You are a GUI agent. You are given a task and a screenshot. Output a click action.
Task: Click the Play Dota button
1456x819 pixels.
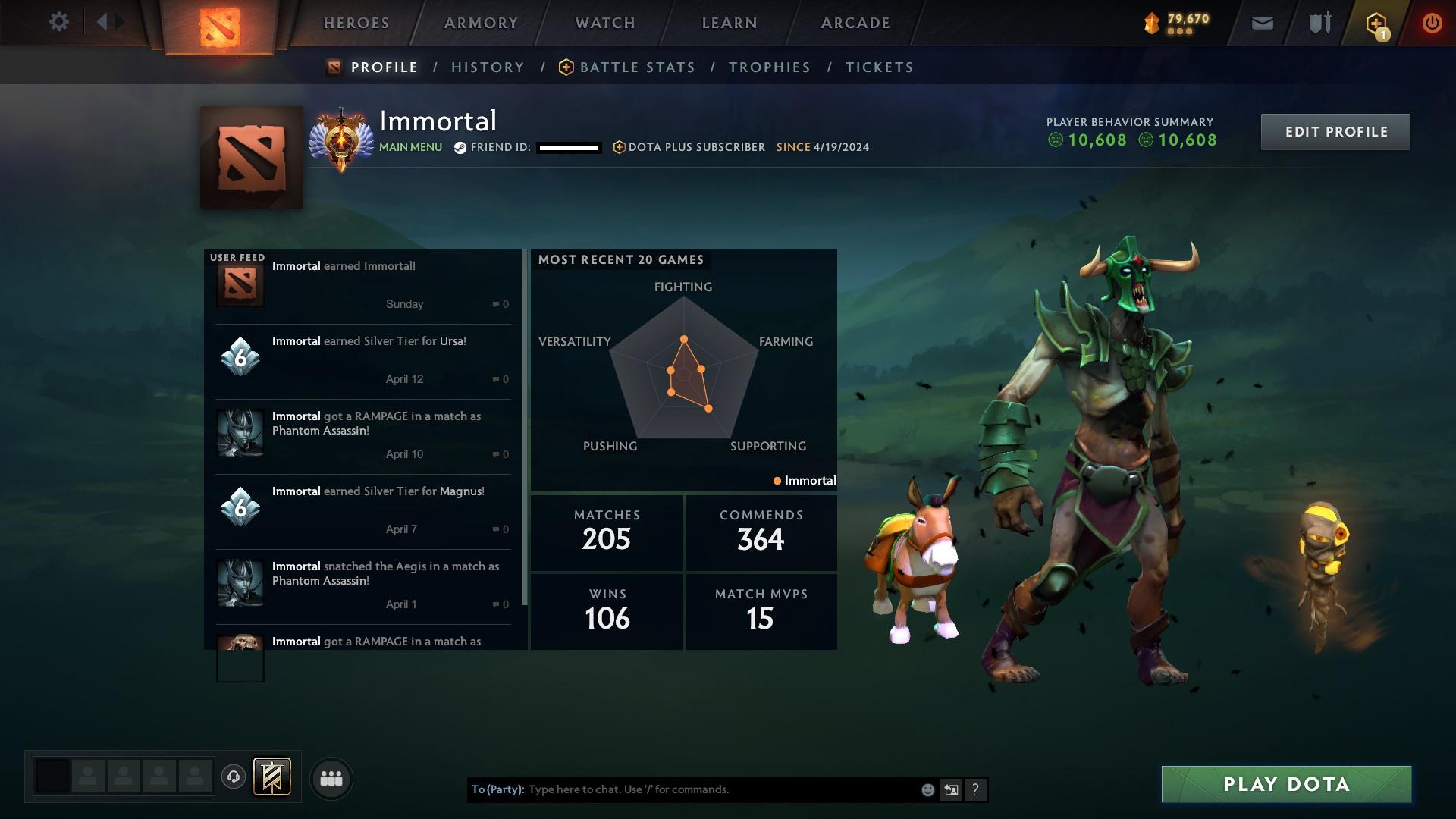[x=1285, y=784]
